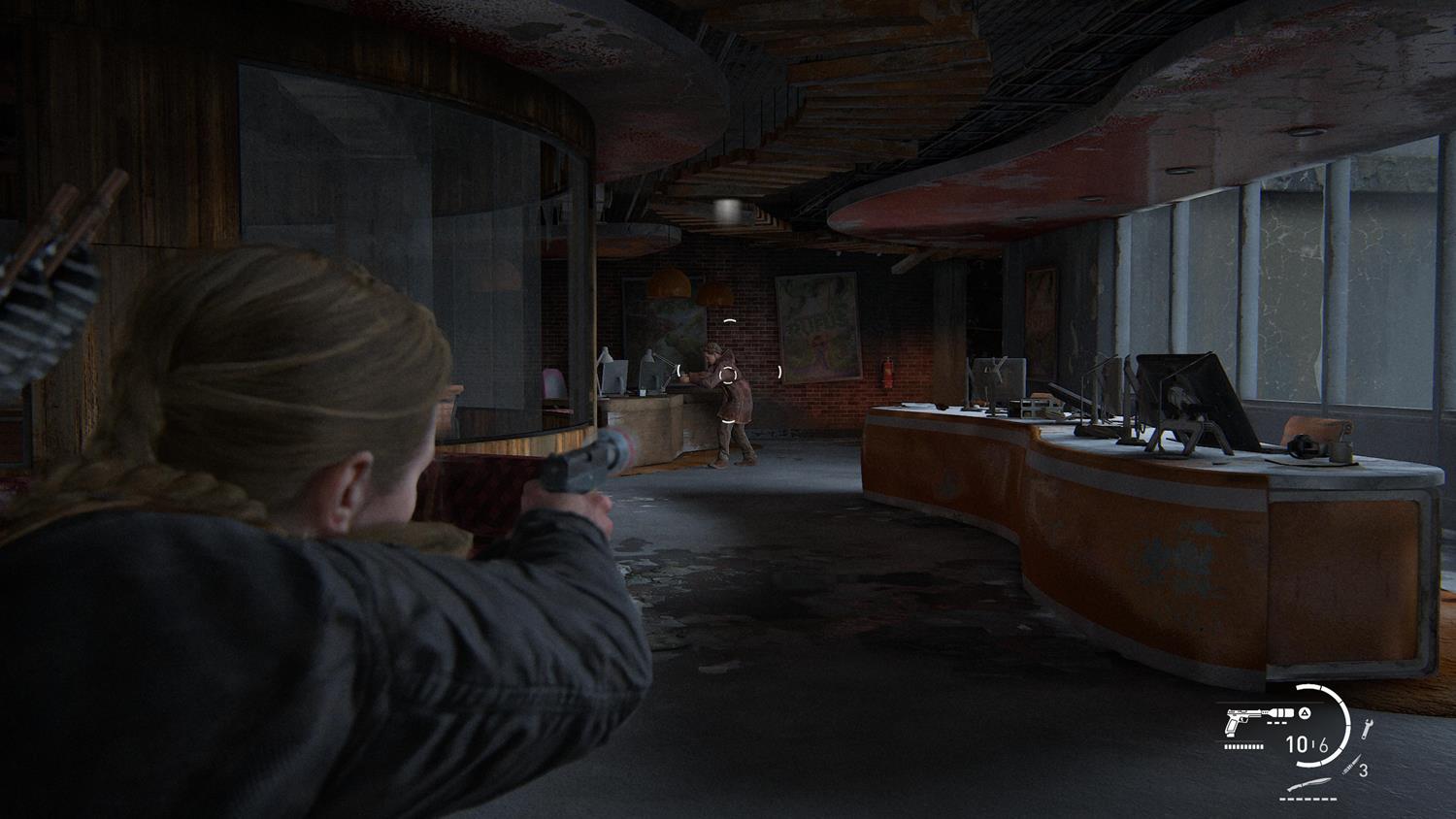Click the knife durability dashes below the blade icon
This screenshot has height=819, width=1456.
pos(1307,799)
